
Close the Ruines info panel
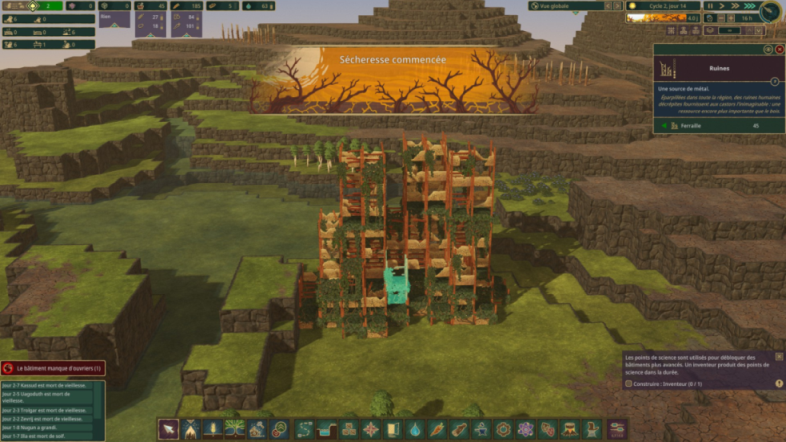point(779,49)
